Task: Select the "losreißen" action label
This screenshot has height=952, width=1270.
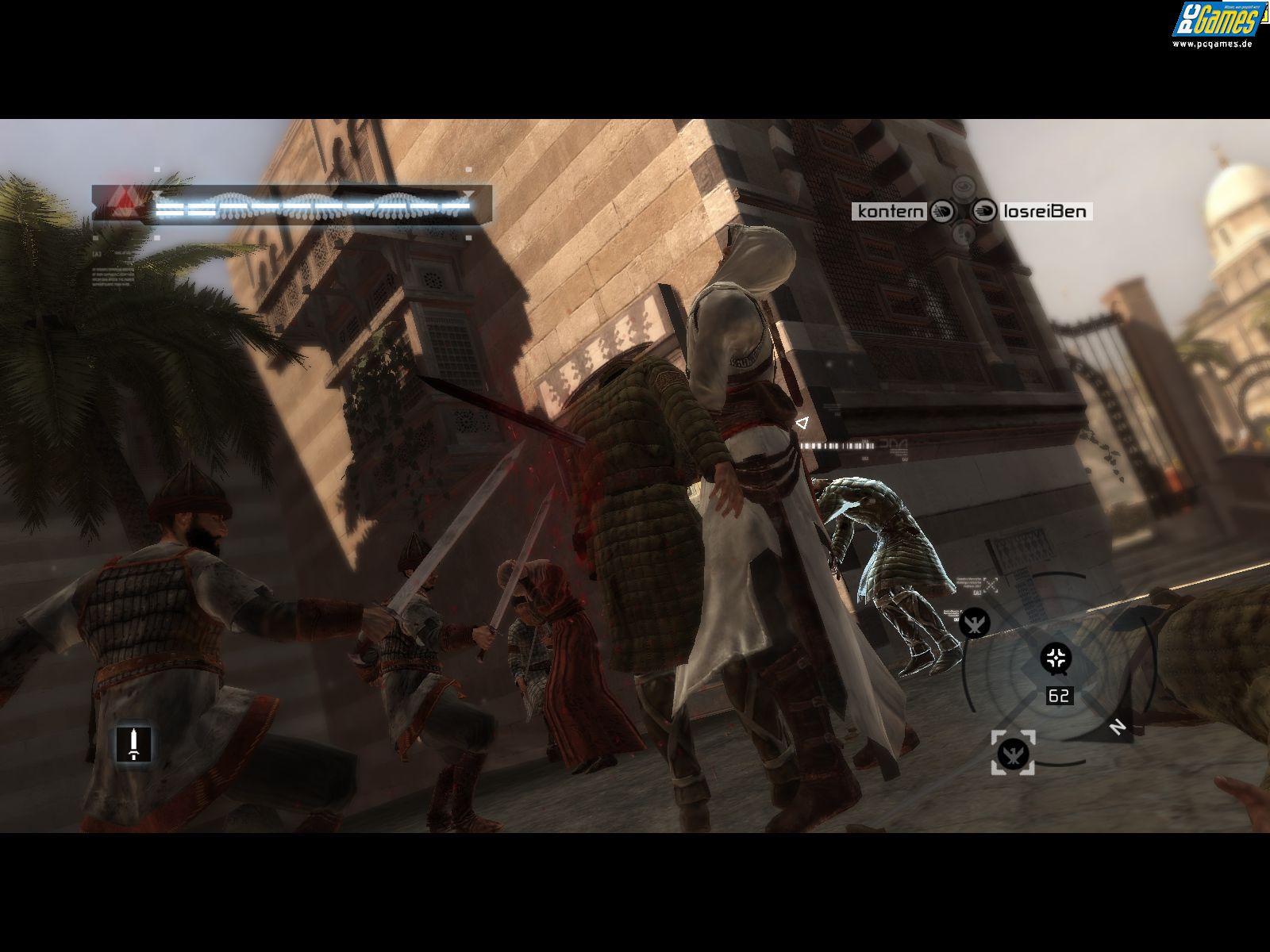Action: pos(1044,211)
